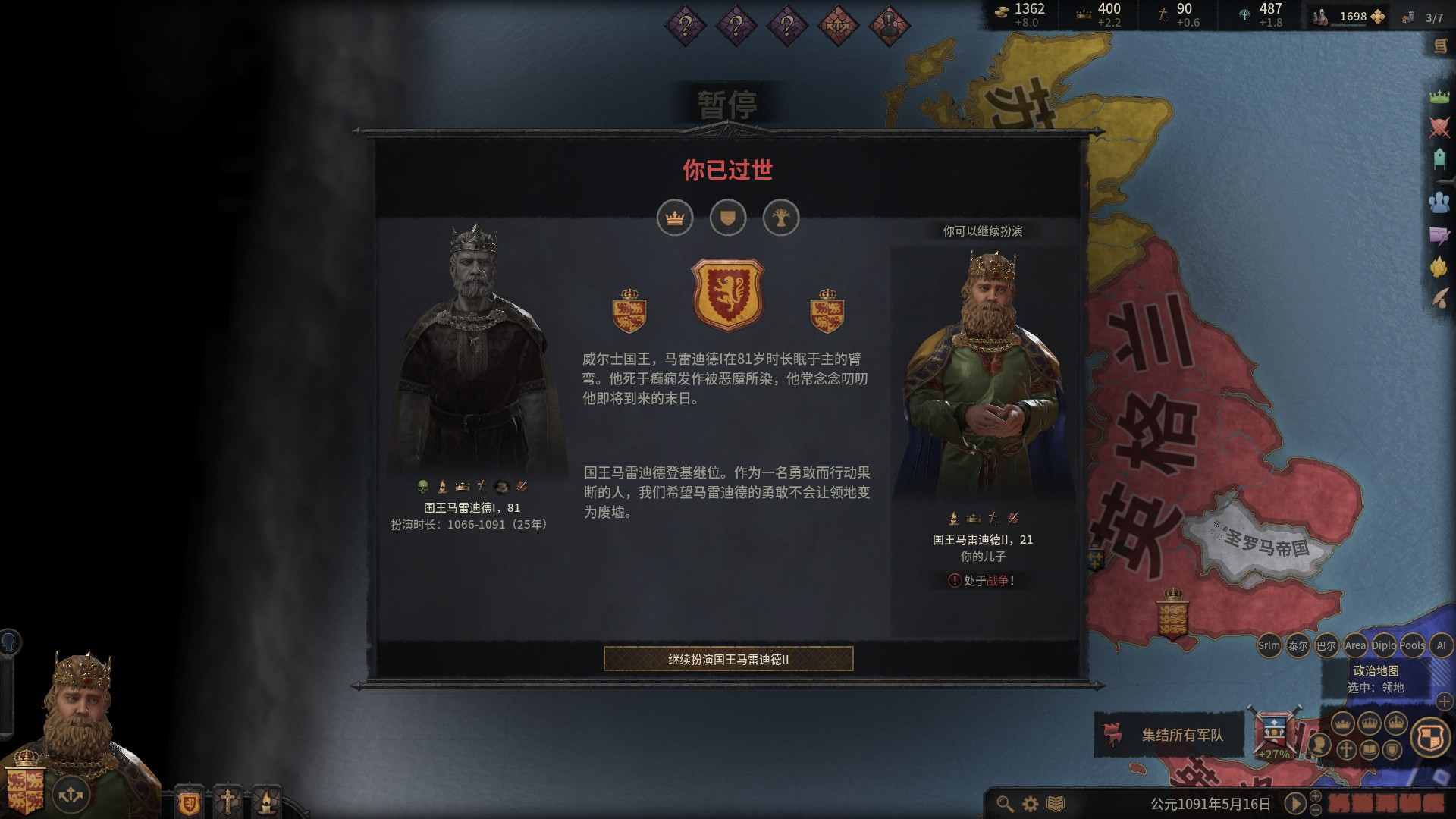Open the faith cross button beside portrait
This screenshot has width=1456, height=819.
227,802
